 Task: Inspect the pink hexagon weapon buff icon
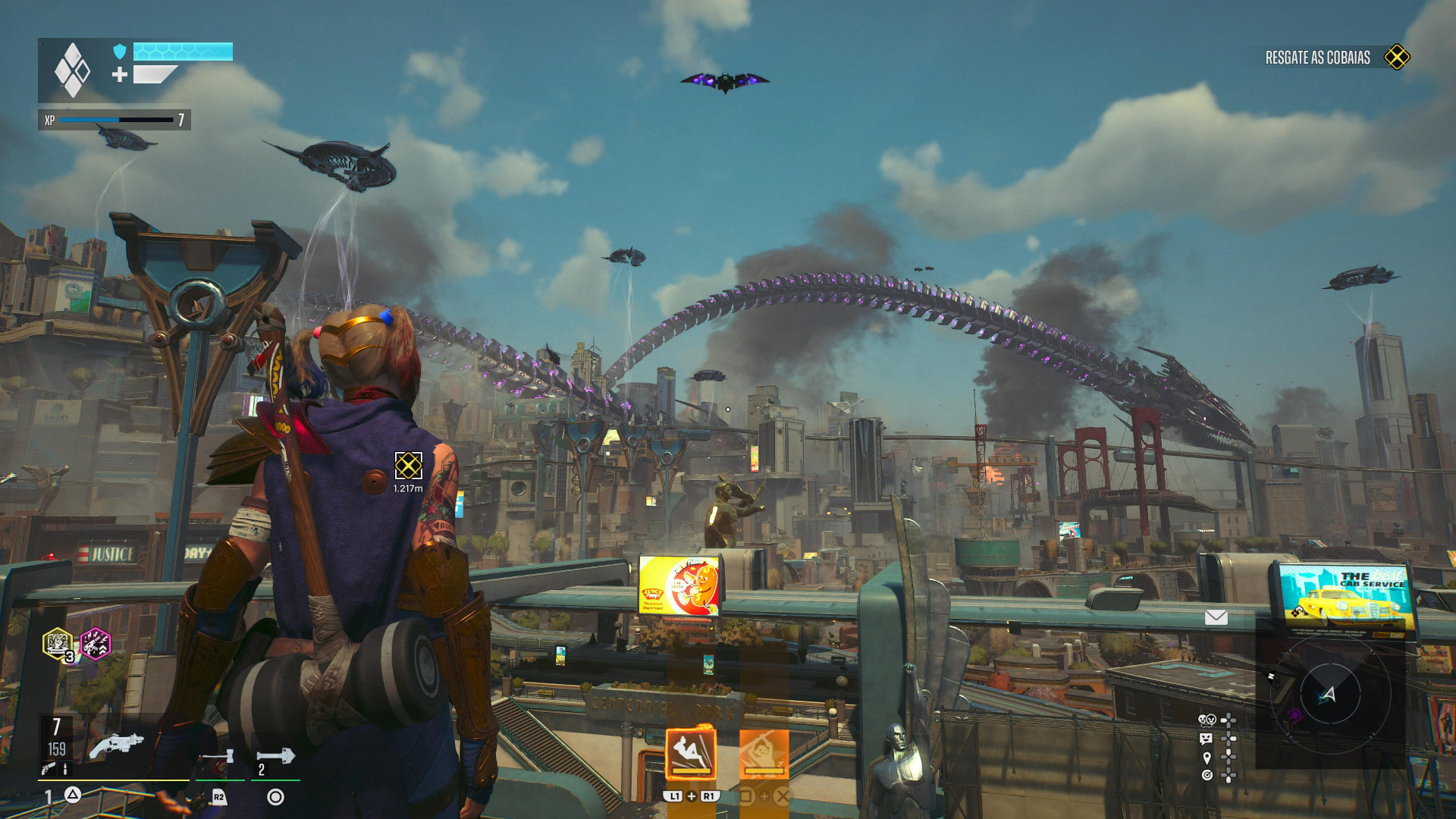[96, 645]
